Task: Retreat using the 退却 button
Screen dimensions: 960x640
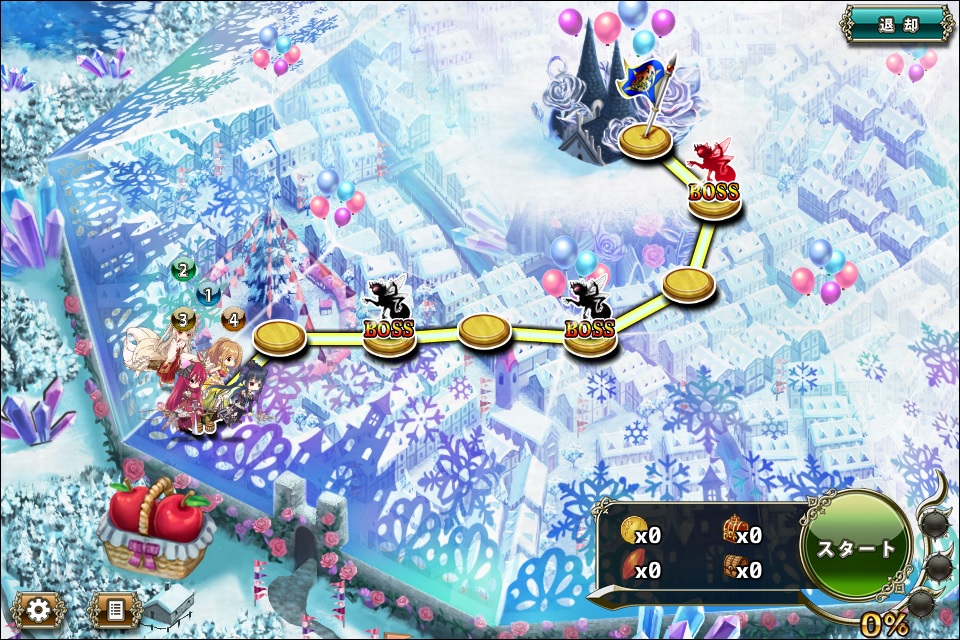Action: point(896,23)
